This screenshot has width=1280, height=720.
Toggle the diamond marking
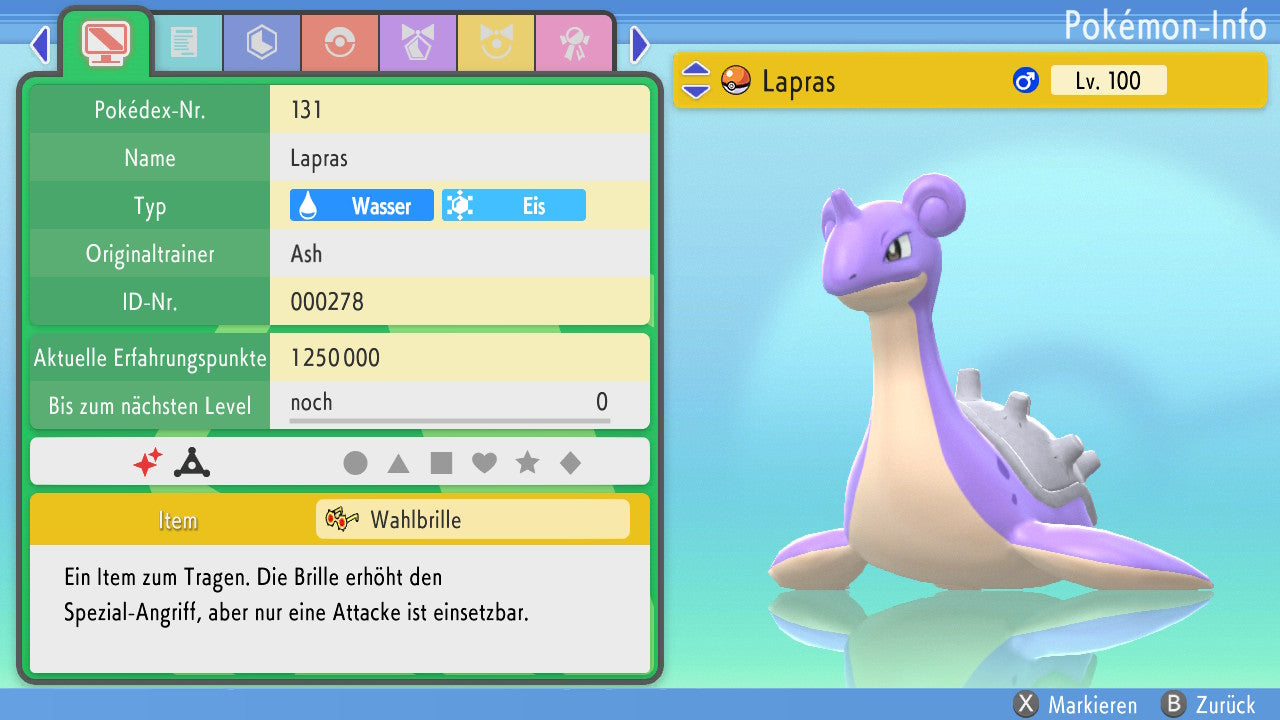tap(570, 463)
